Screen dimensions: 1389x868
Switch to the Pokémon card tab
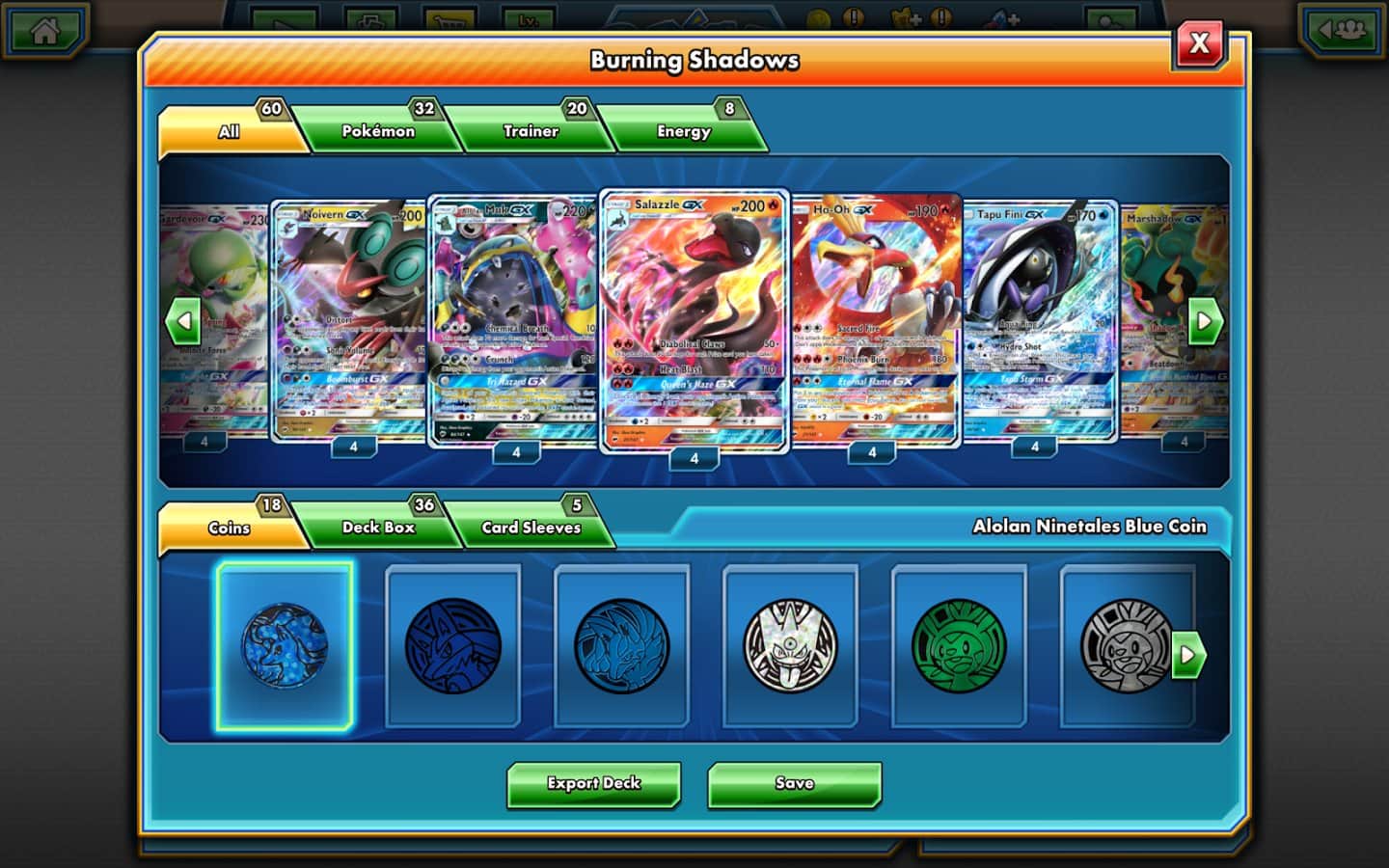click(x=377, y=131)
